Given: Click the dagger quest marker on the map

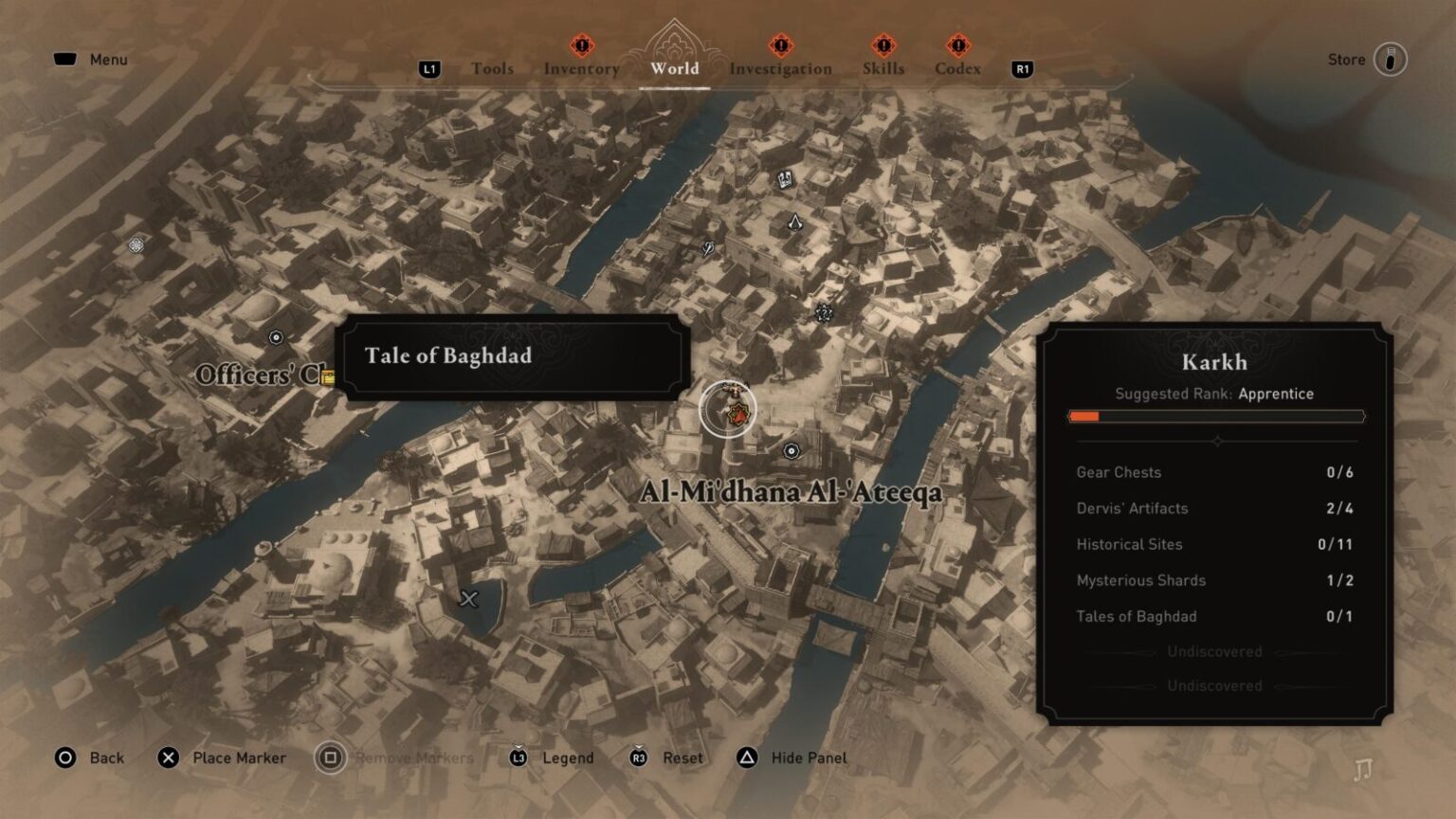Looking at the screenshot, I should tap(707, 248).
